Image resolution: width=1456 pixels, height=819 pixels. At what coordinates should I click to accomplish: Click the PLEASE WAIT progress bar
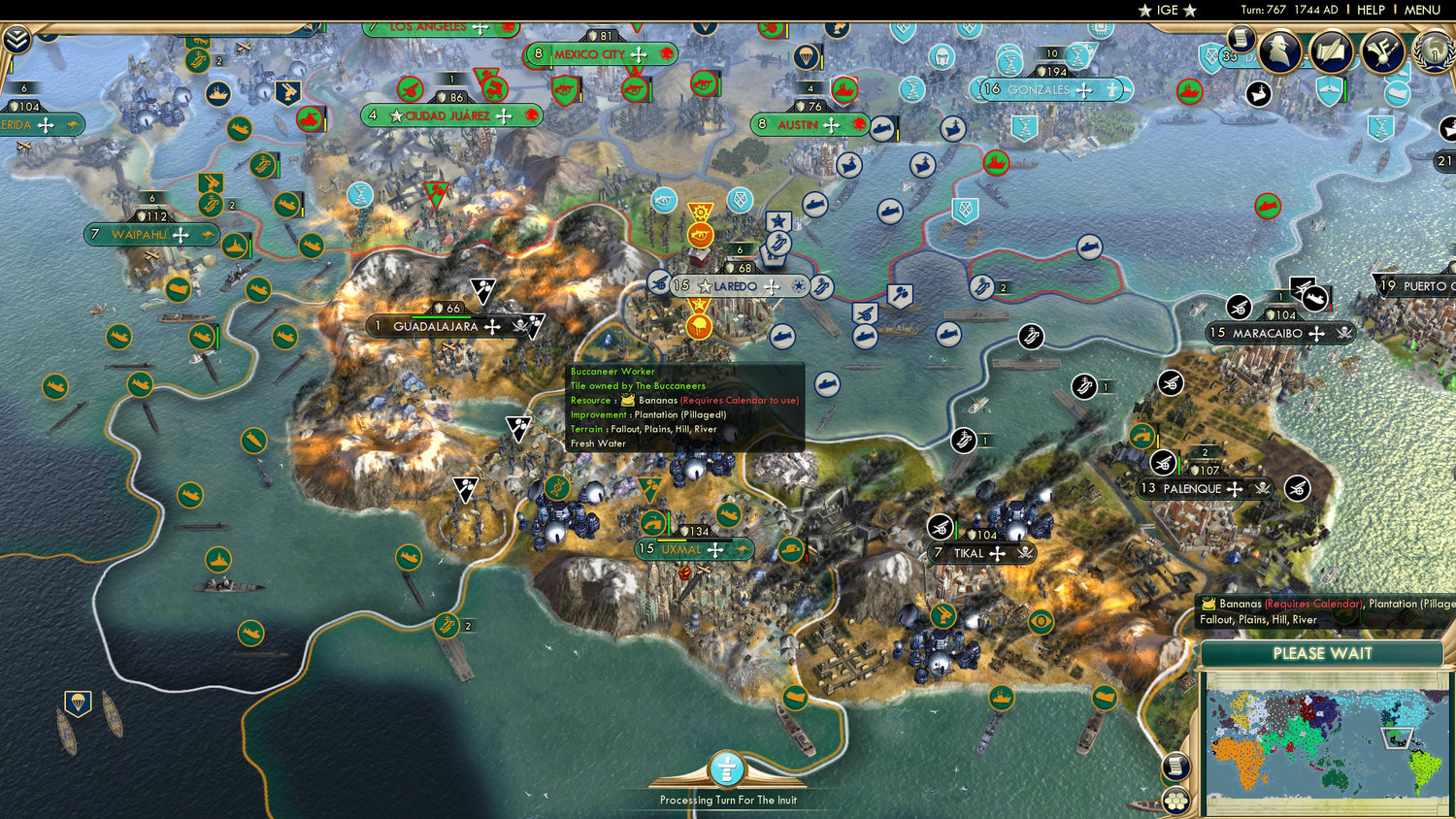tap(1322, 655)
